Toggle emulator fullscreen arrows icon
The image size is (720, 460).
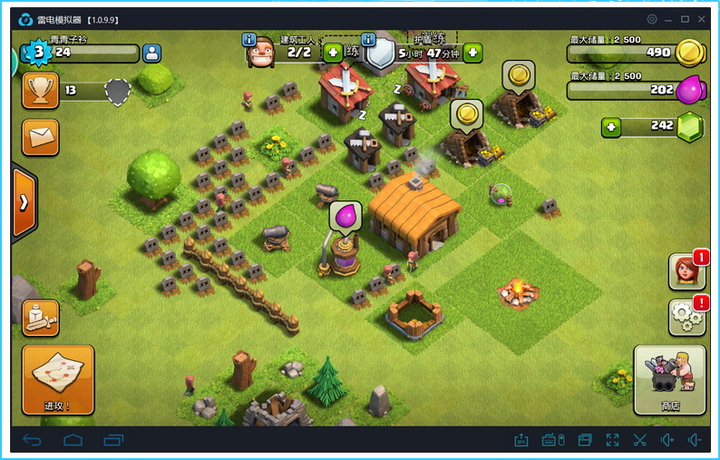tap(612, 440)
